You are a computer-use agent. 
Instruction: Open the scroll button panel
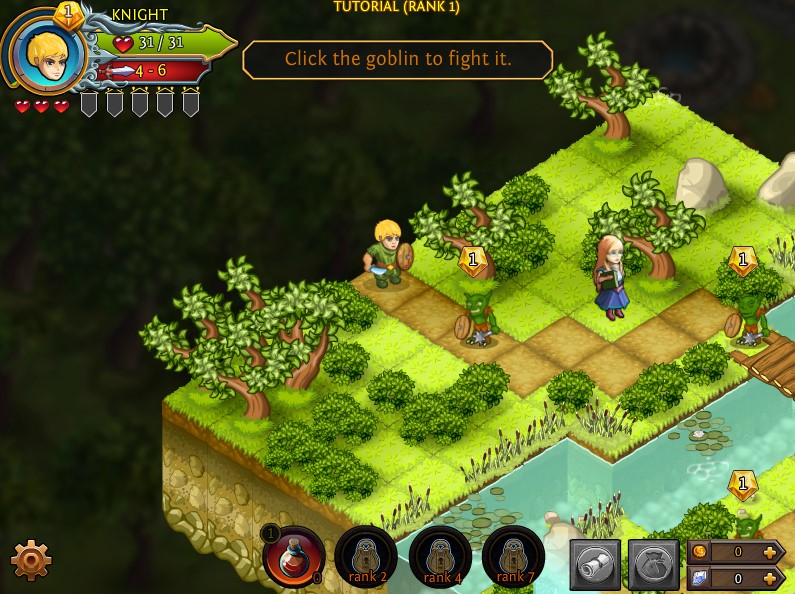[595, 565]
